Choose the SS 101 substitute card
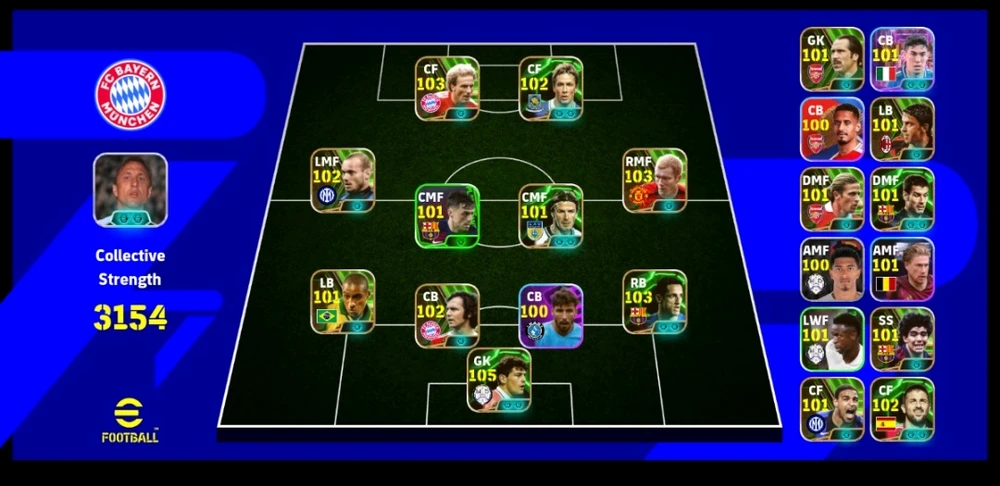Screen dimensions: 1000x486 point(902,340)
